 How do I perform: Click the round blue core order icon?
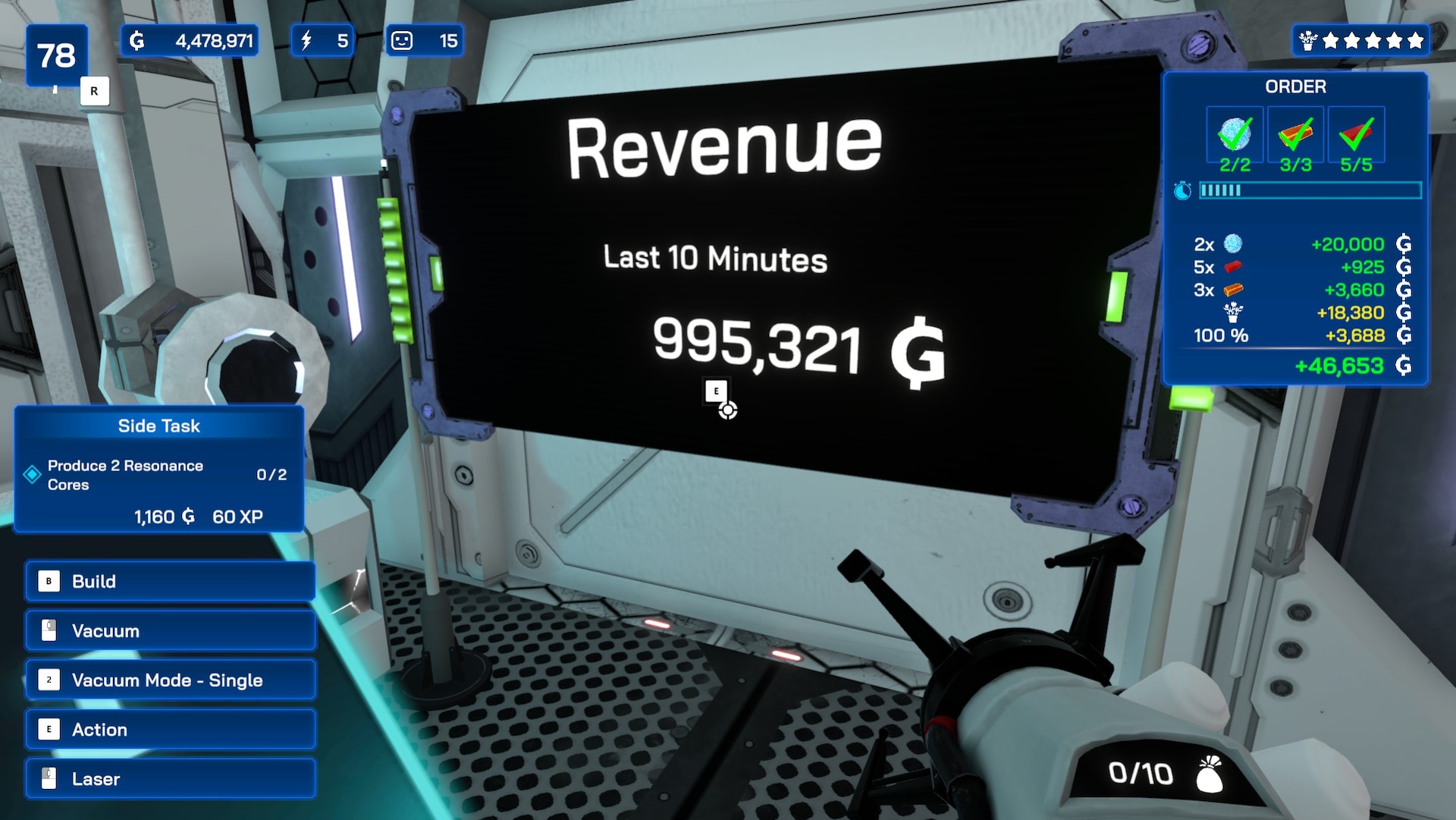pyautogui.click(x=1235, y=135)
